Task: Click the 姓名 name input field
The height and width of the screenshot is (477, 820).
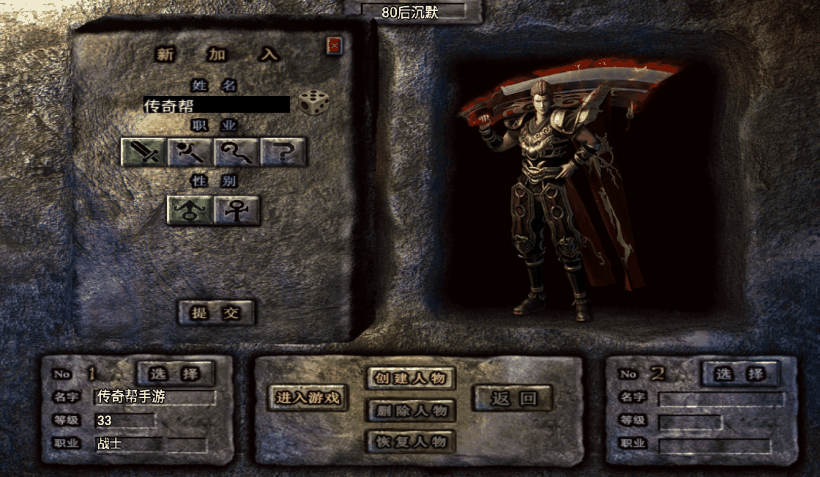Action: (216, 104)
